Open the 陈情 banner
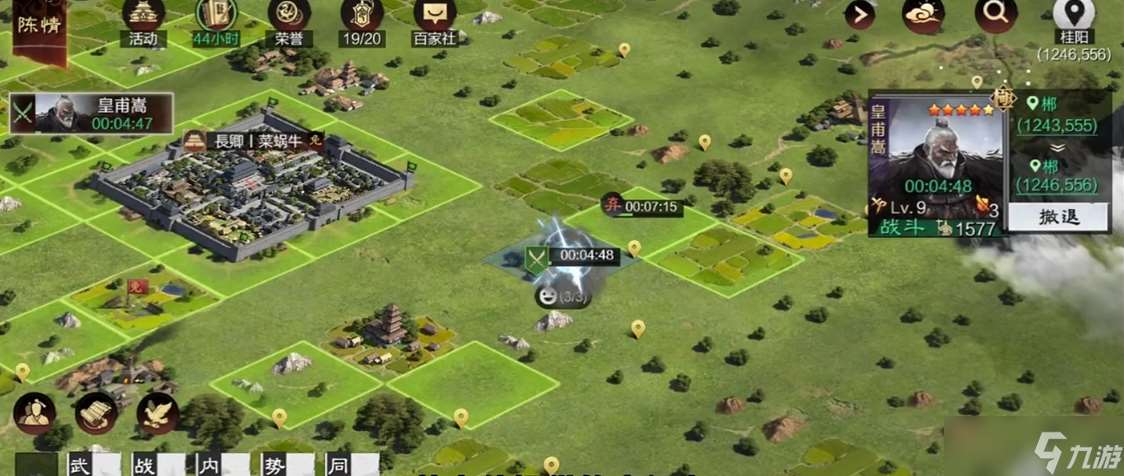 38,28
